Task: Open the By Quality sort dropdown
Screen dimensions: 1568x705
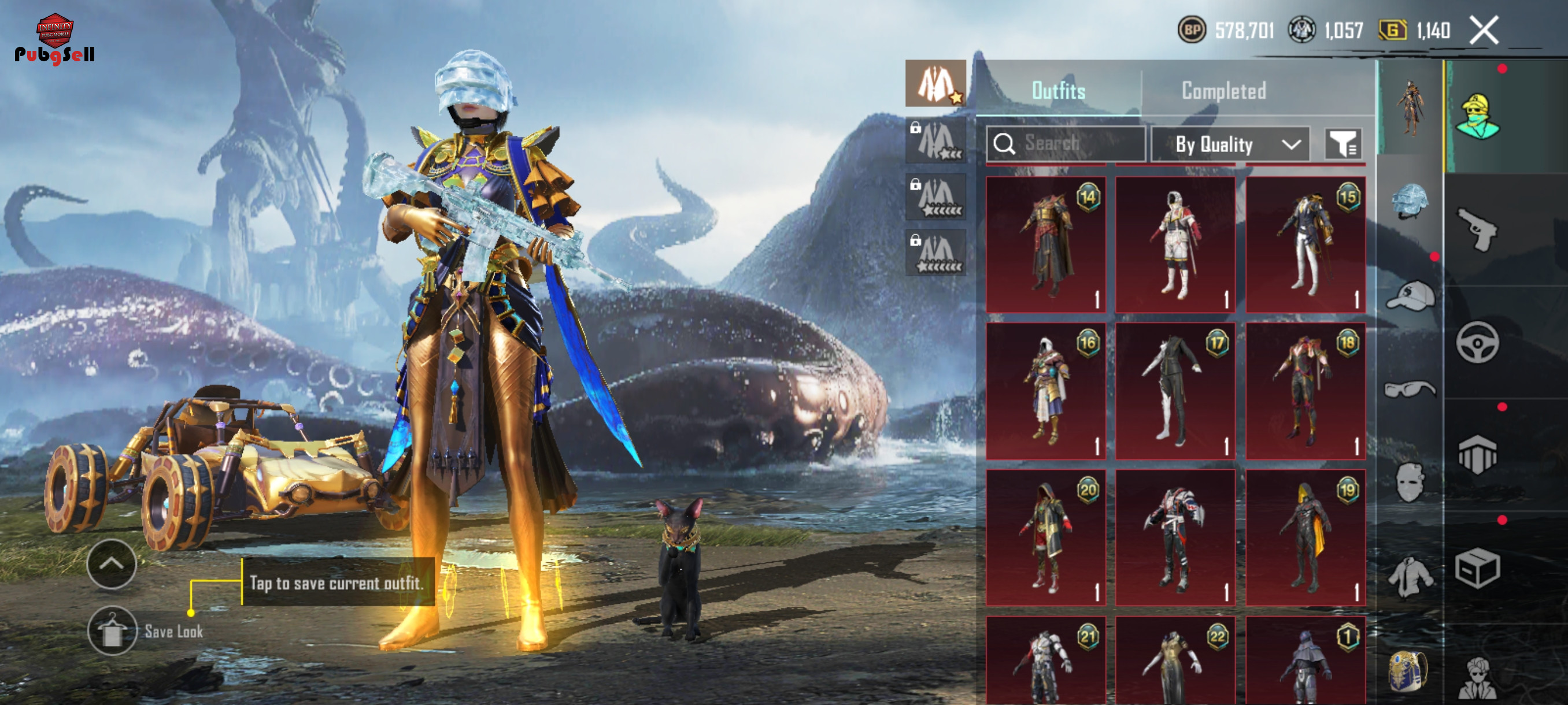Action: click(x=1230, y=144)
